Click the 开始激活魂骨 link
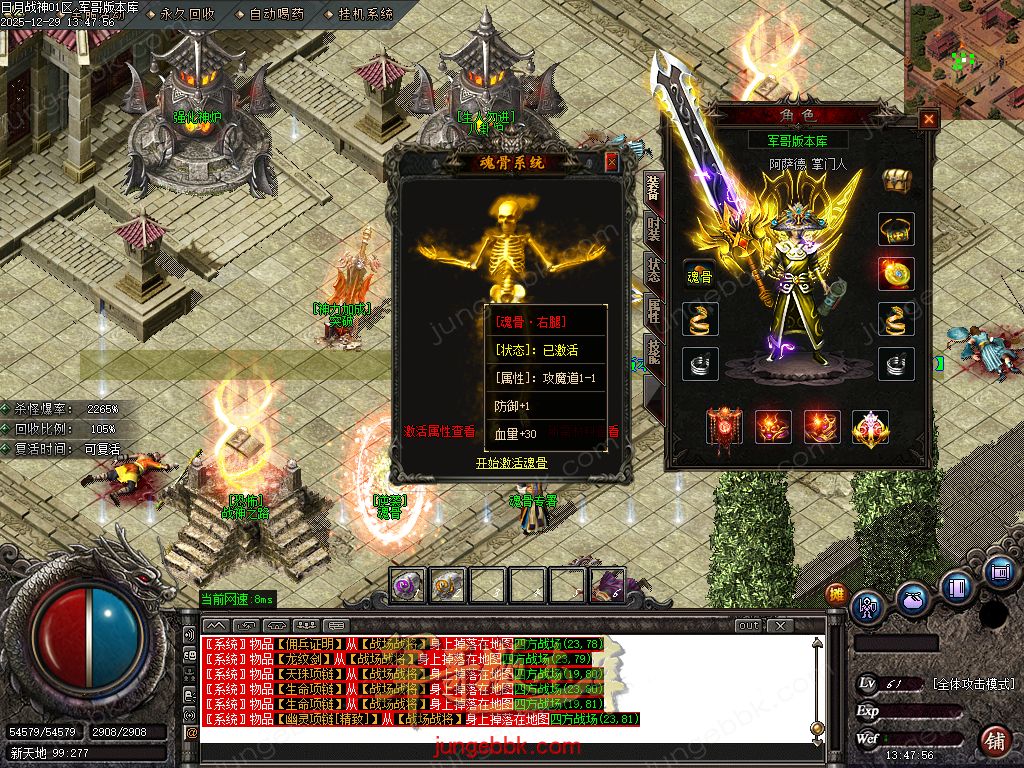Image resolution: width=1024 pixels, height=768 pixels. point(511,463)
